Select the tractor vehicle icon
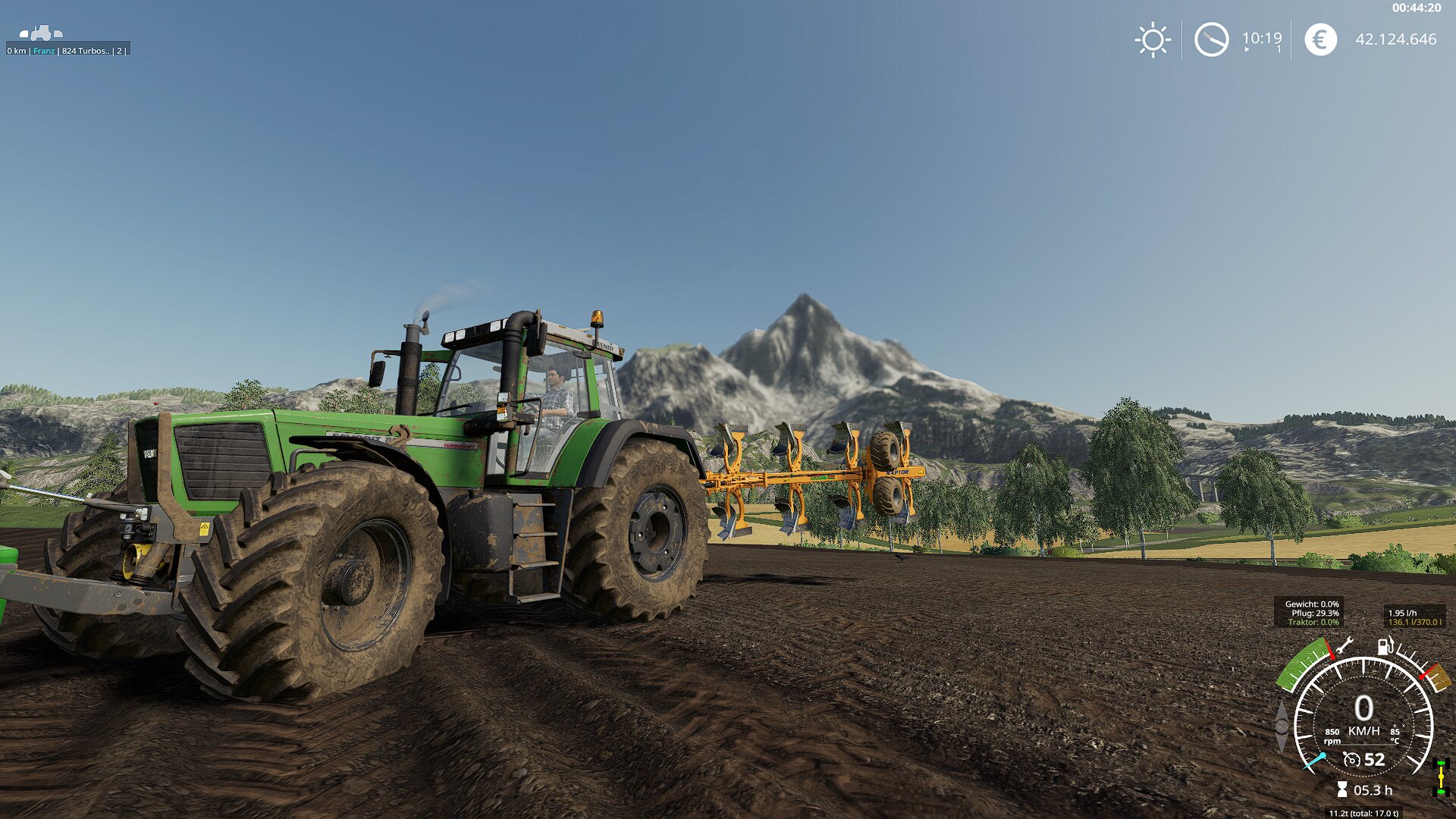 pos(41,33)
